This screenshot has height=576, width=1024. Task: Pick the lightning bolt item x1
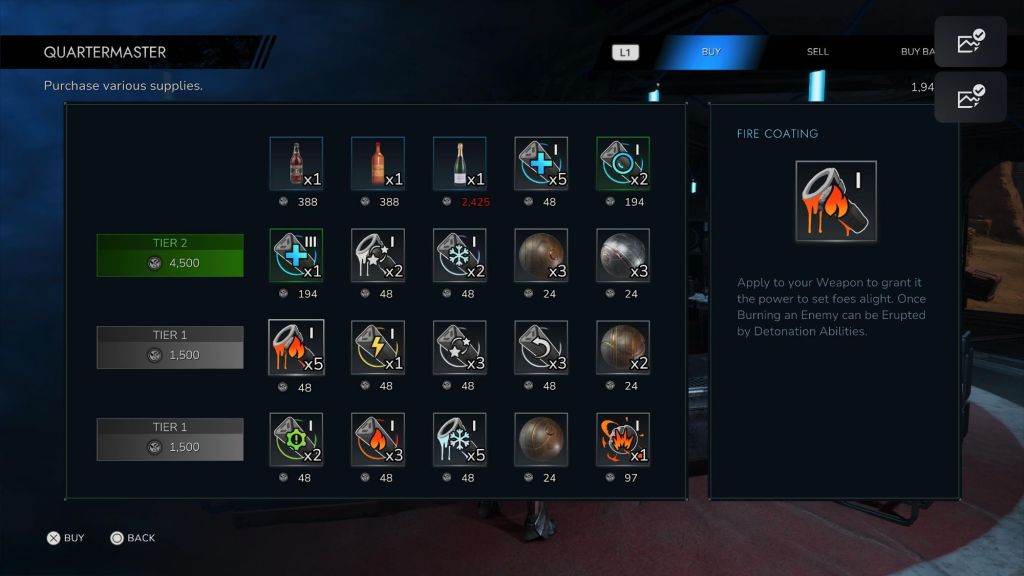pos(378,348)
